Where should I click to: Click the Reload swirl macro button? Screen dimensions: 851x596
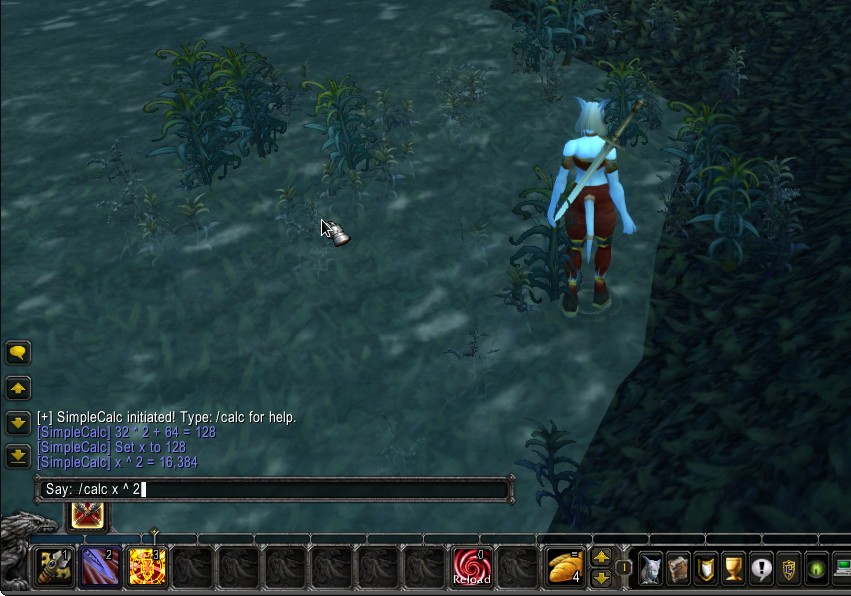472,568
